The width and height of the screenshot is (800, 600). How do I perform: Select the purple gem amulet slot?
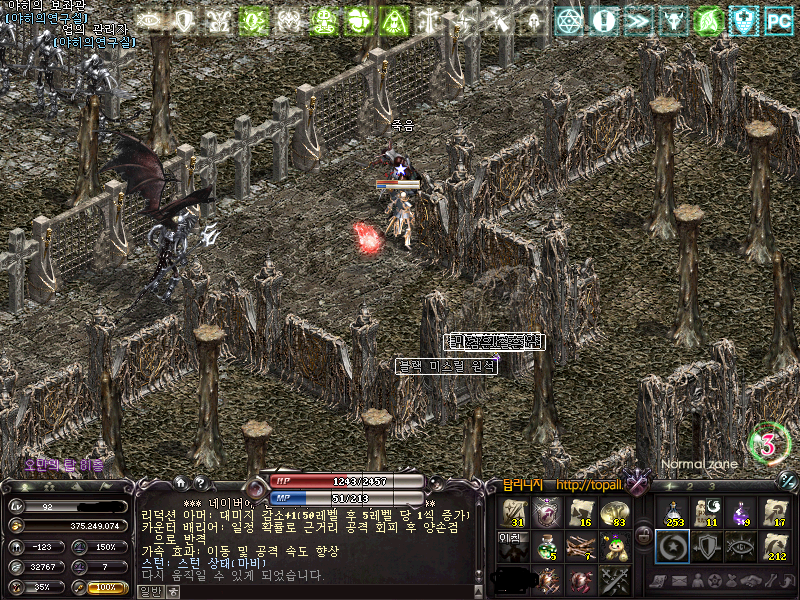pyautogui.click(x=547, y=513)
